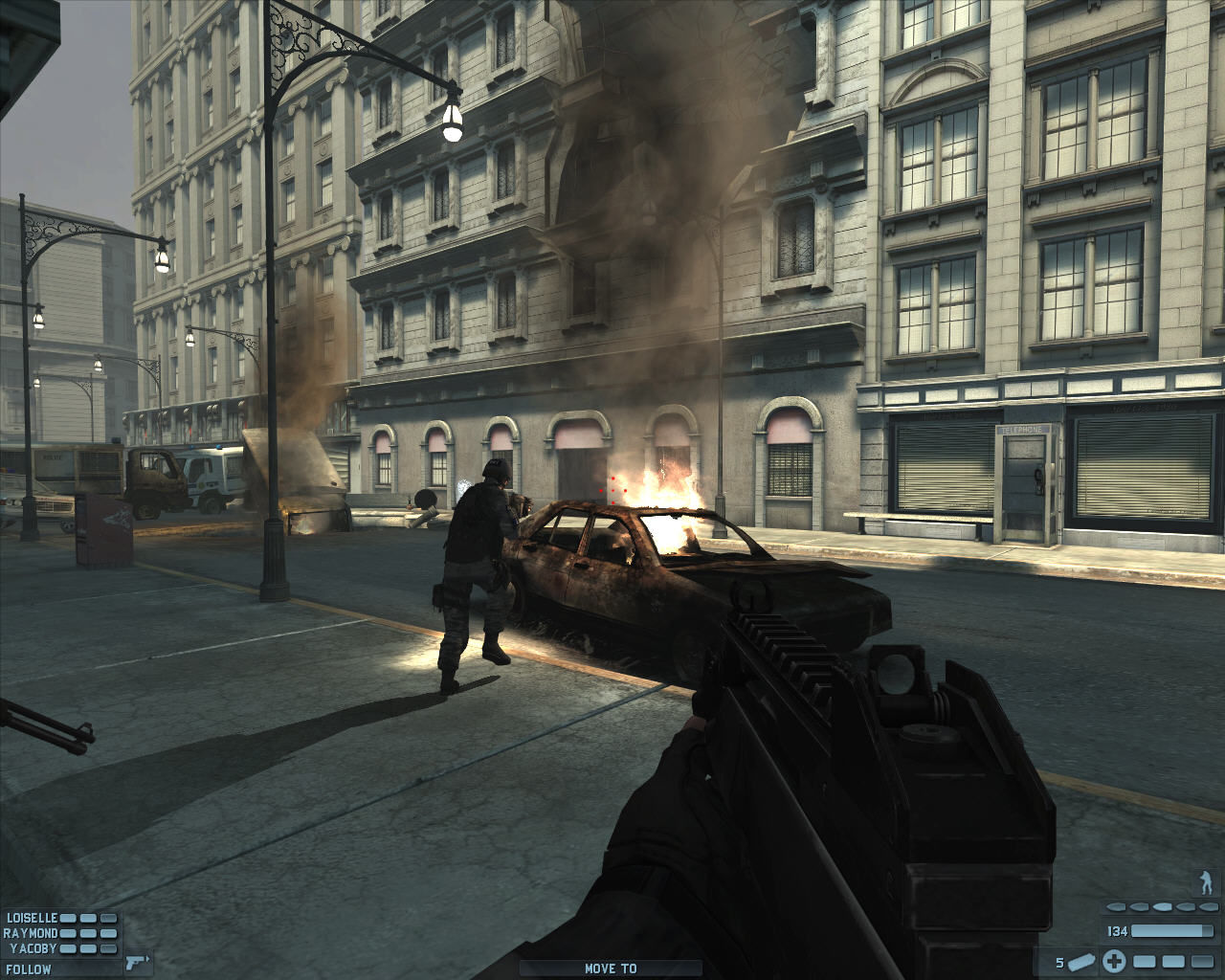1225x980 pixels.
Task: Select squad member Raymond
Action: 31,933
